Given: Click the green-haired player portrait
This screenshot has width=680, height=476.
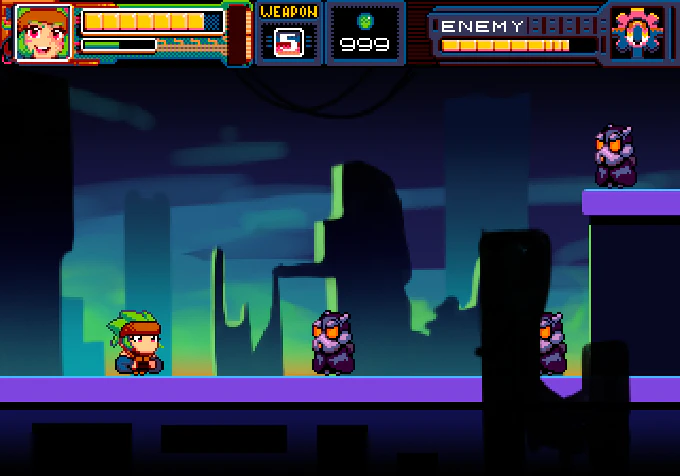Looking at the screenshot, I should click(43, 33).
